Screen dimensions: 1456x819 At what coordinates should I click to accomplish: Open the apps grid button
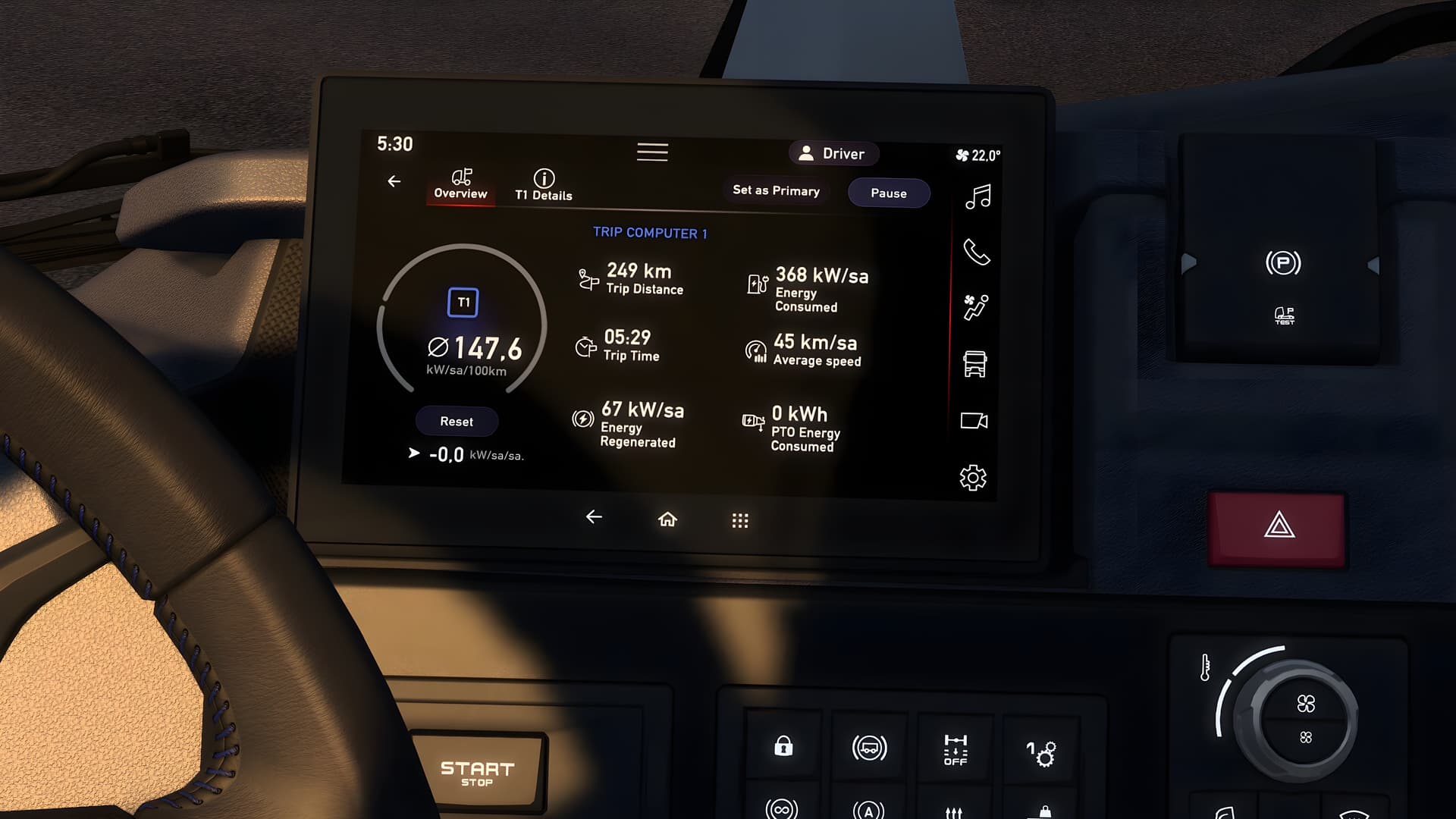(x=740, y=520)
